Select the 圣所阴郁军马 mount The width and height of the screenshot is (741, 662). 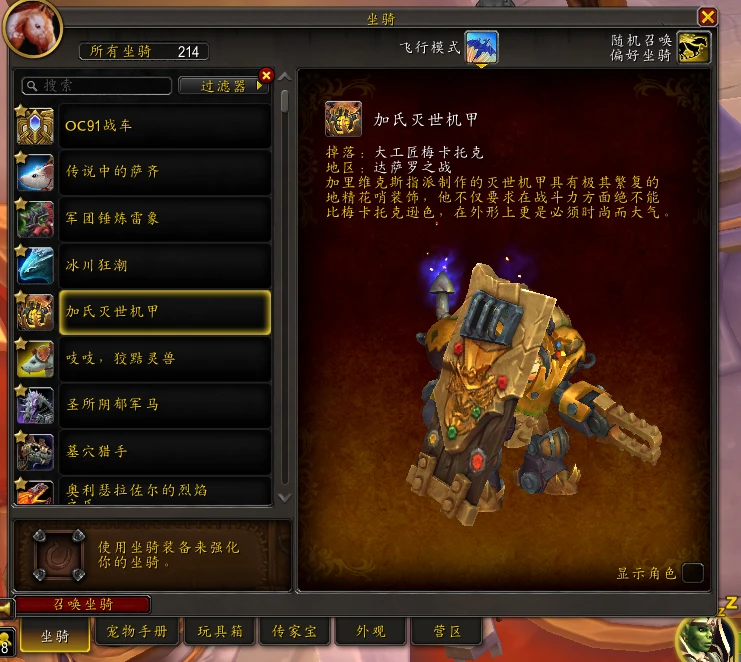tap(165, 404)
